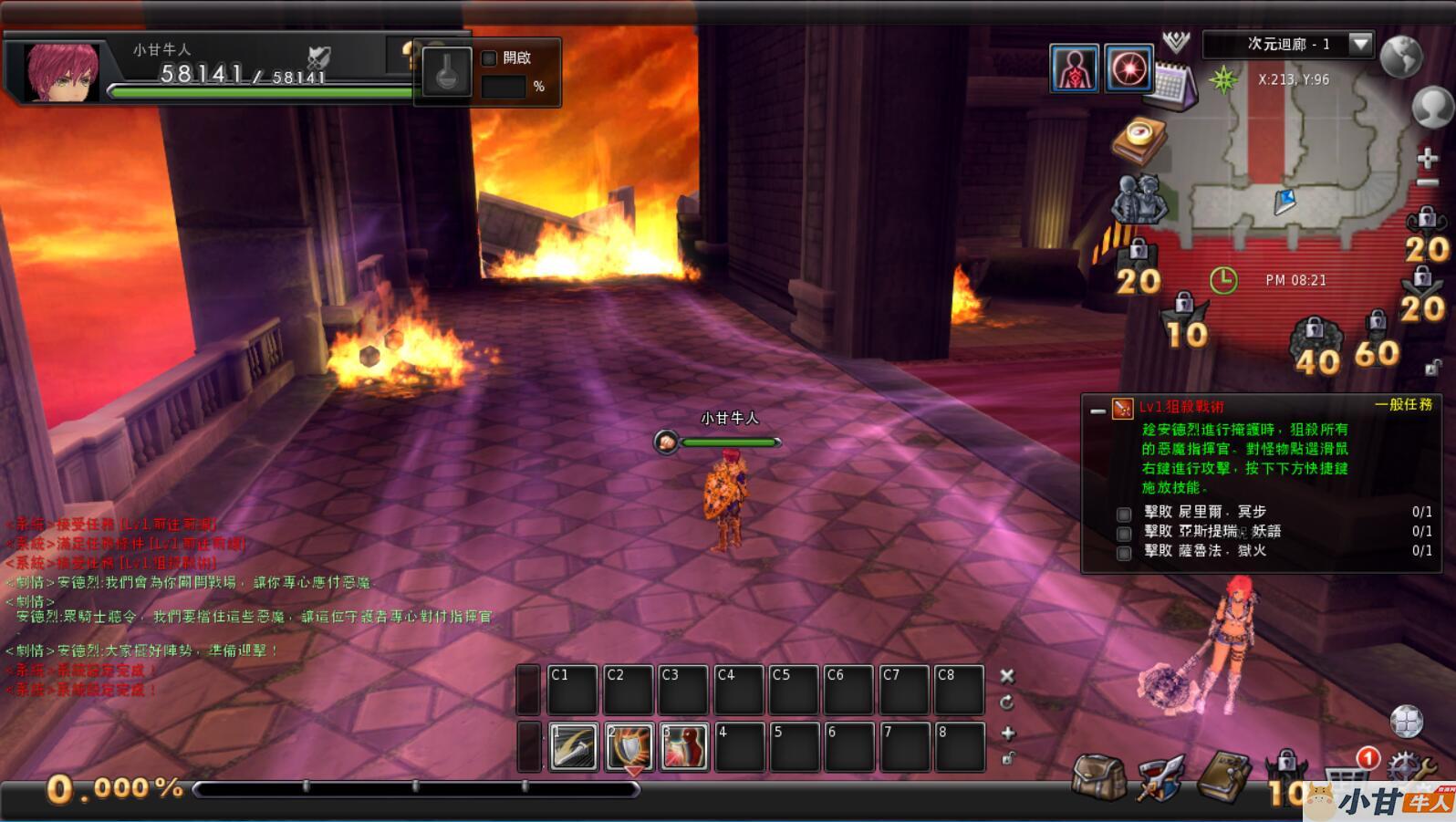
Task: Open the world map globe icon
Action: pyautogui.click(x=1401, y=57)
